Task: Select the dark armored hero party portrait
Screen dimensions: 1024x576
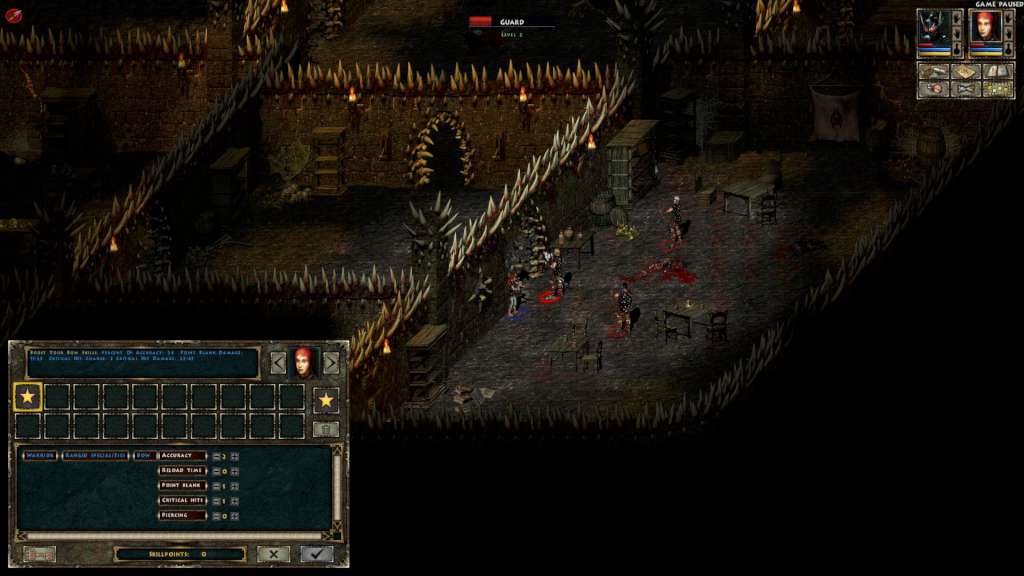Action: pyautogui.click(x=940, y=28)
